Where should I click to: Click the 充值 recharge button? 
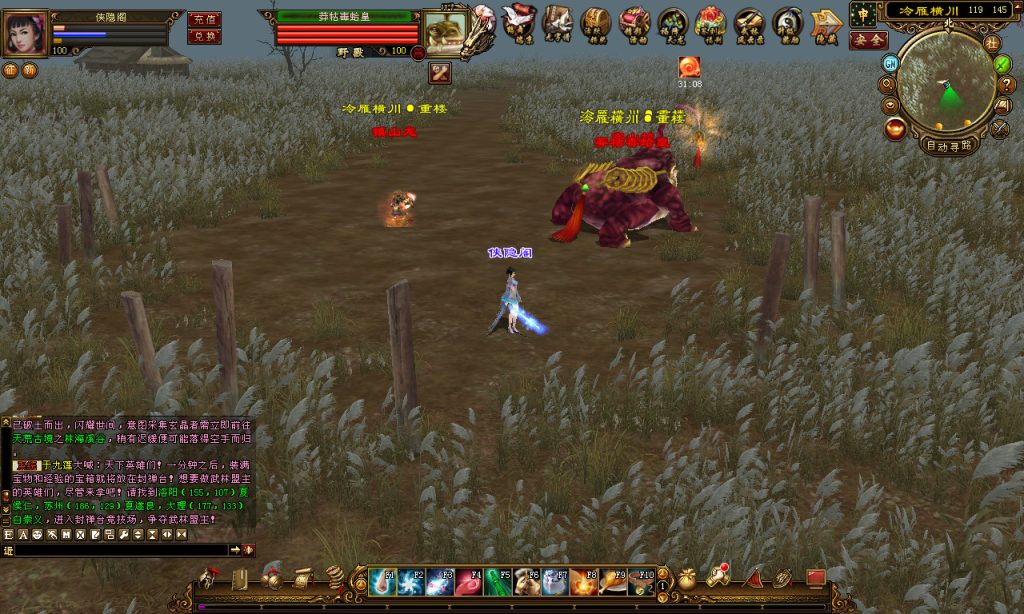pos(204,19)
